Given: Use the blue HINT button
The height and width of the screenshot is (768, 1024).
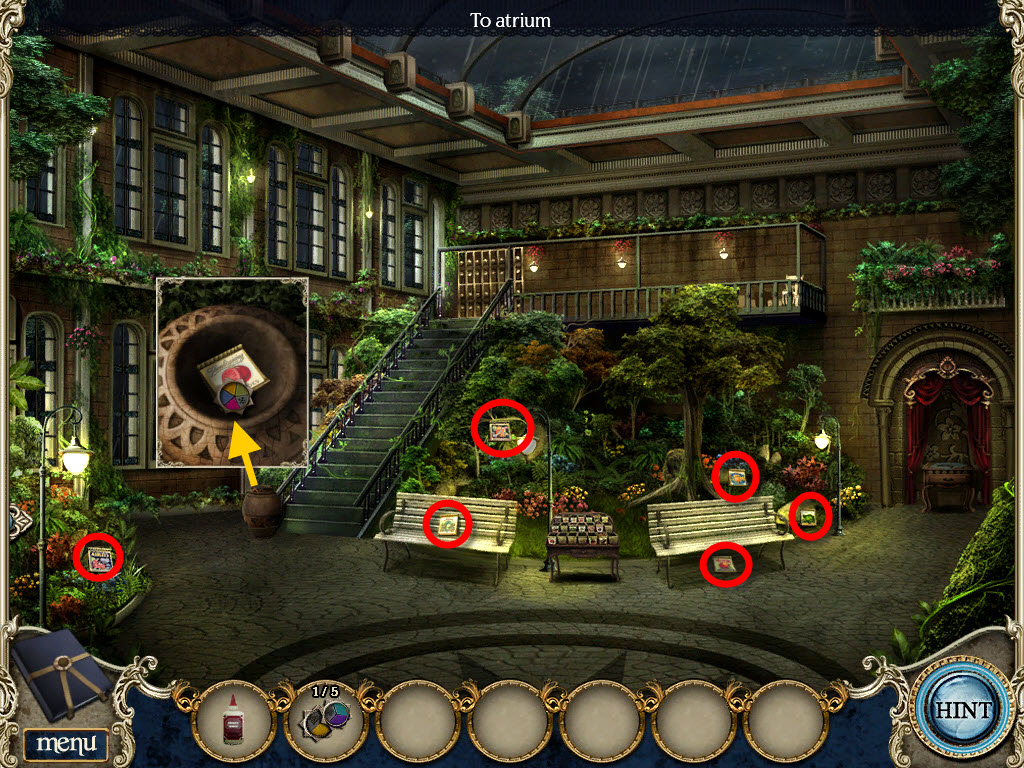Looking at the screenshot, I should [963, 711].
